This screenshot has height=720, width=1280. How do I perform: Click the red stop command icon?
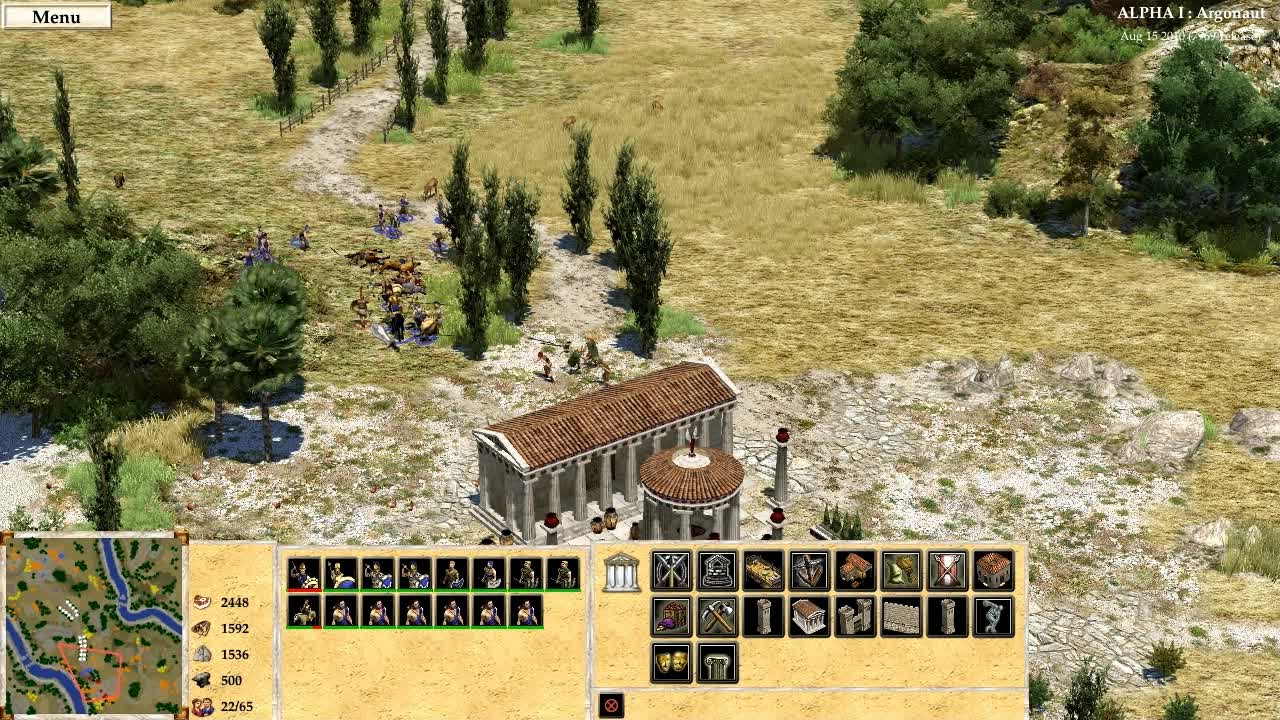tap(611, 706)
